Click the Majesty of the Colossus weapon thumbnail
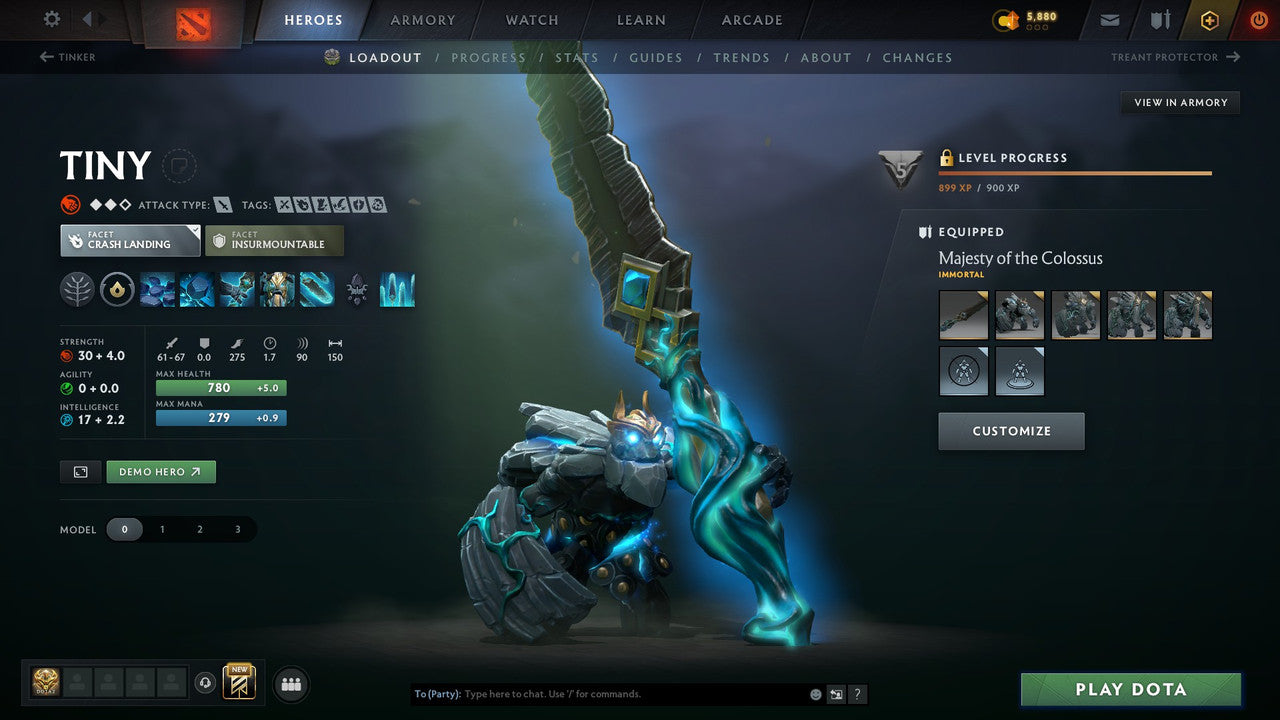This screenshot has width=1280, height=720. coord(963,314)
